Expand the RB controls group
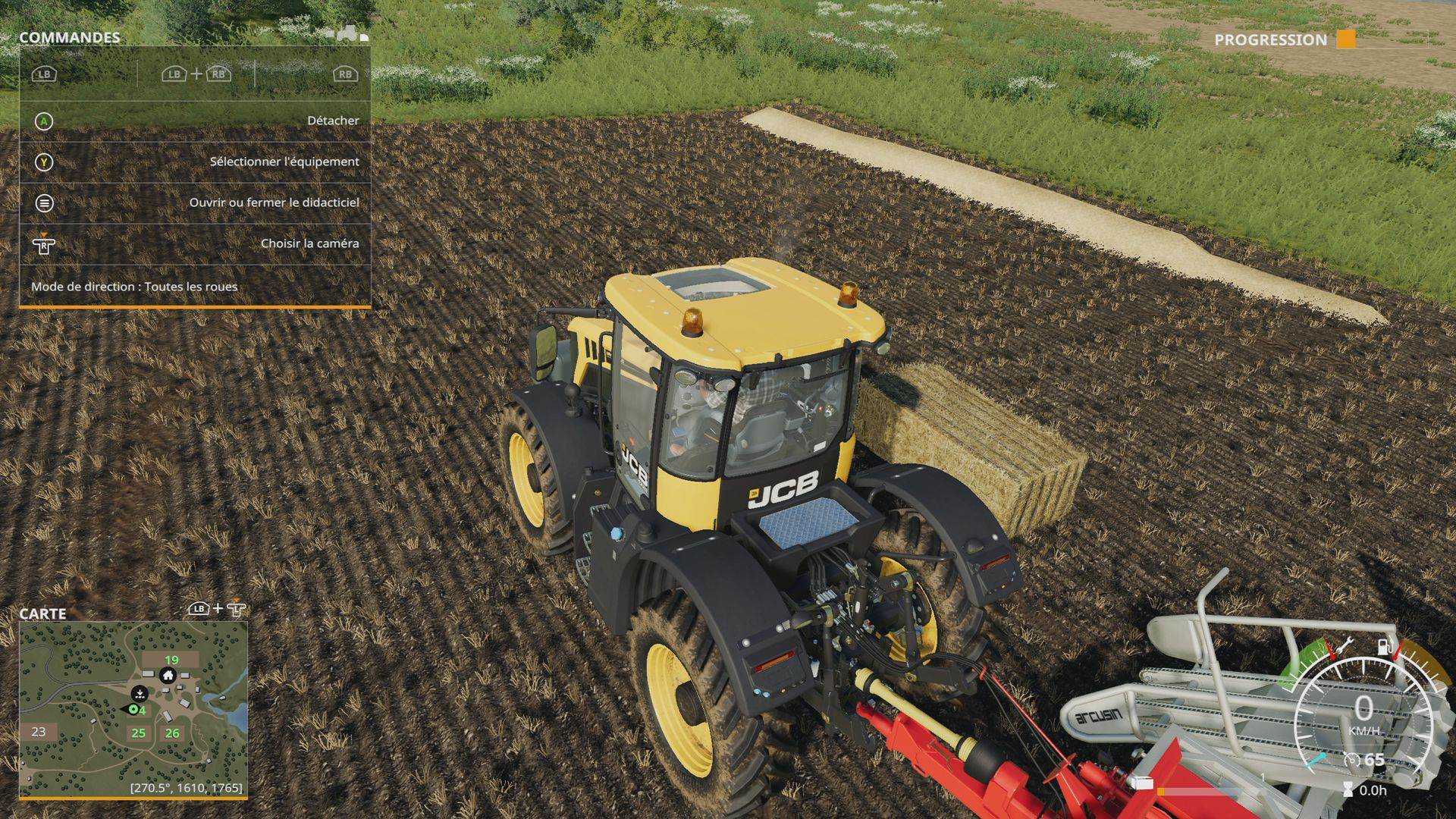Viewport: 1456px width, 819px height. tap(345, 75)
